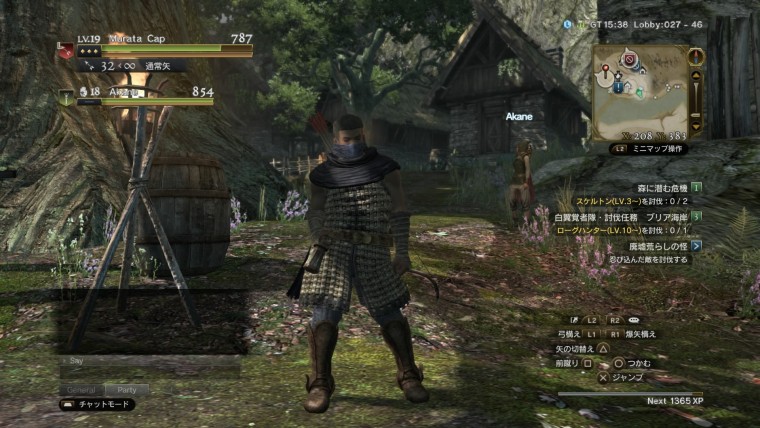Click the compass icon beside the minimap
The image size is (760, 428).
[x=697, y=56]
